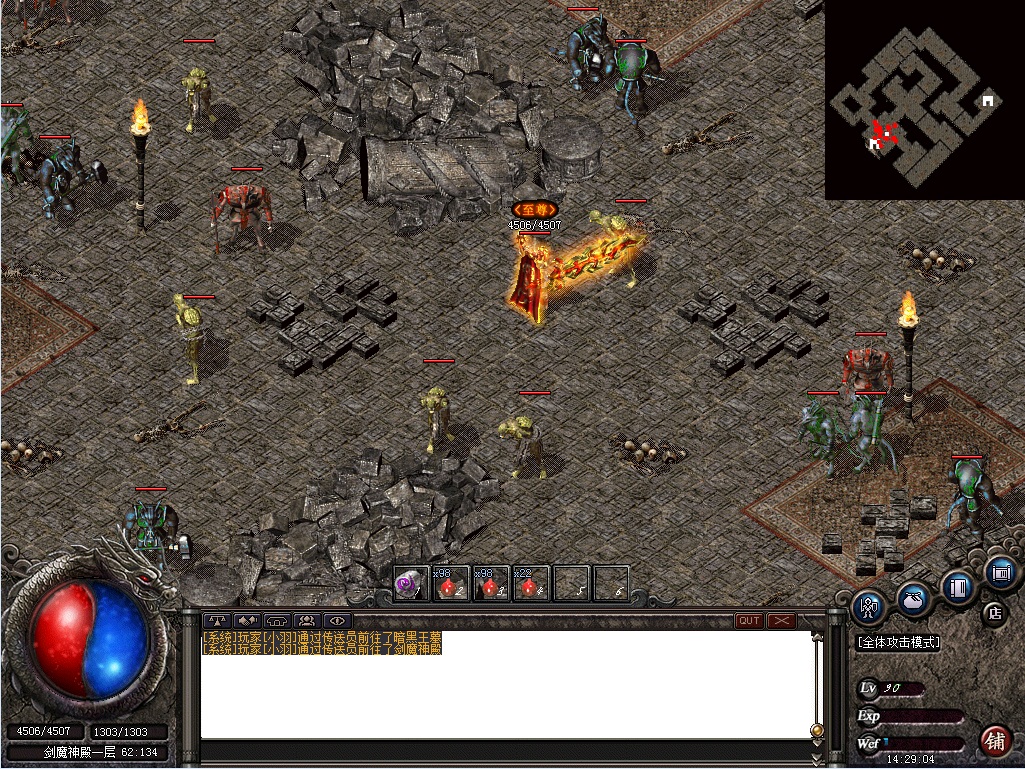Screen dimensions: 1025x769
Task: Click the QUT button above chat
Action: (749, 621)
